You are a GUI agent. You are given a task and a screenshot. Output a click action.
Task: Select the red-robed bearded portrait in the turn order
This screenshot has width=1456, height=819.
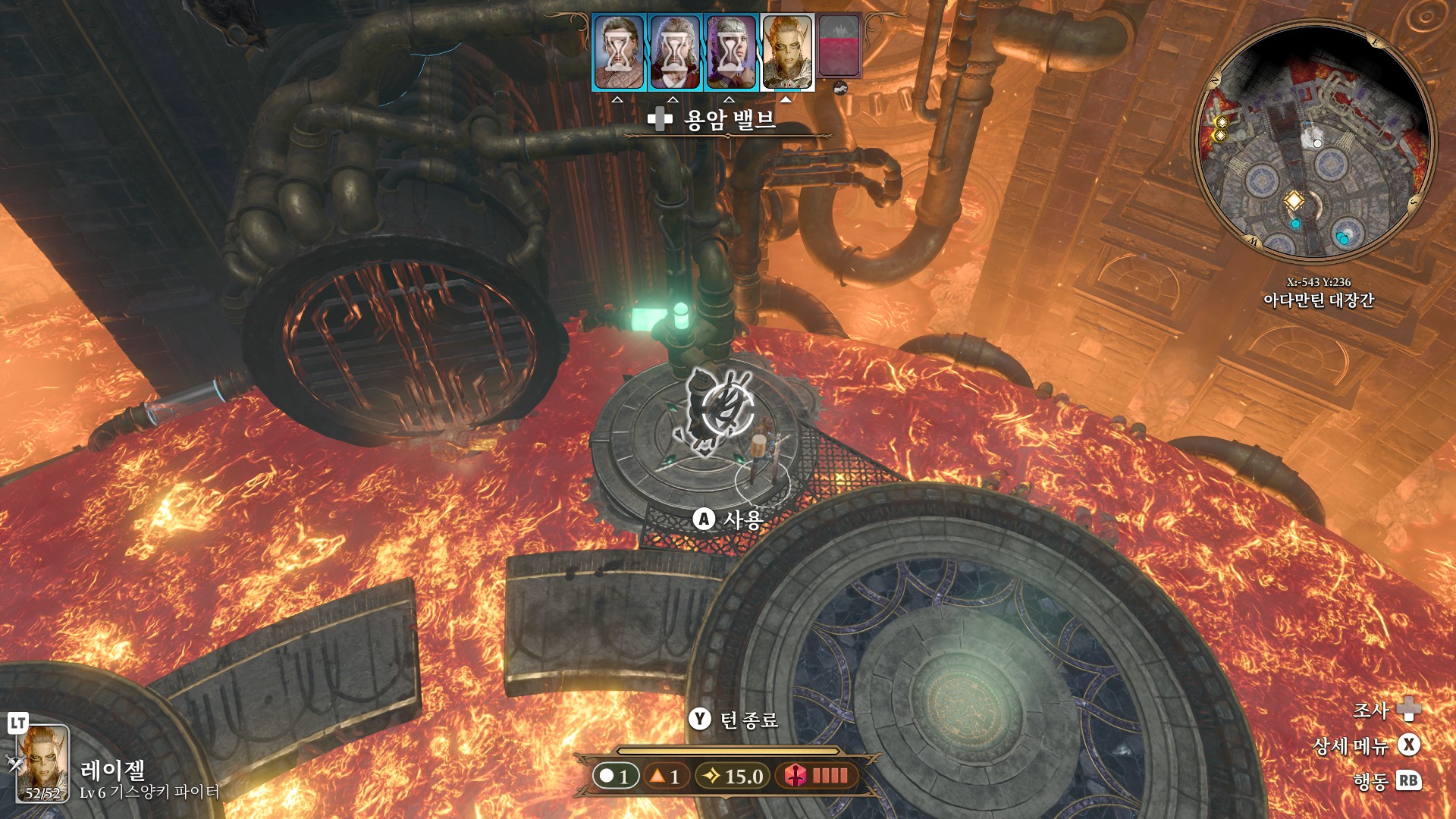(x=675, y=52)
